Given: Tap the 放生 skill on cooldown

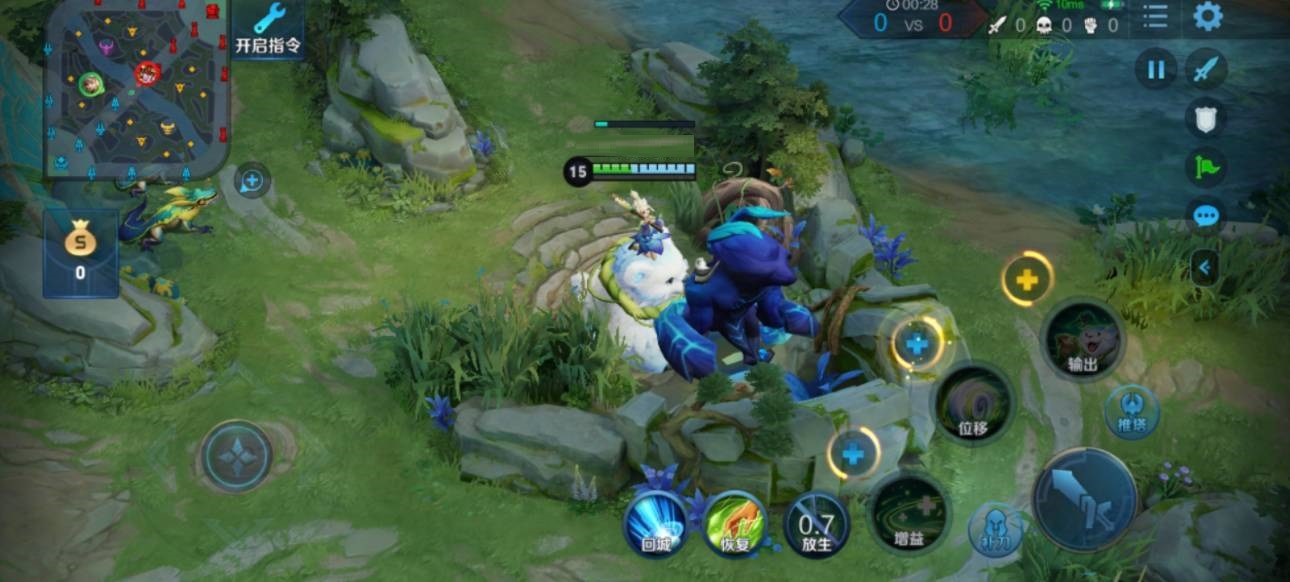Looking at the screenshot, I should [816, 523].
